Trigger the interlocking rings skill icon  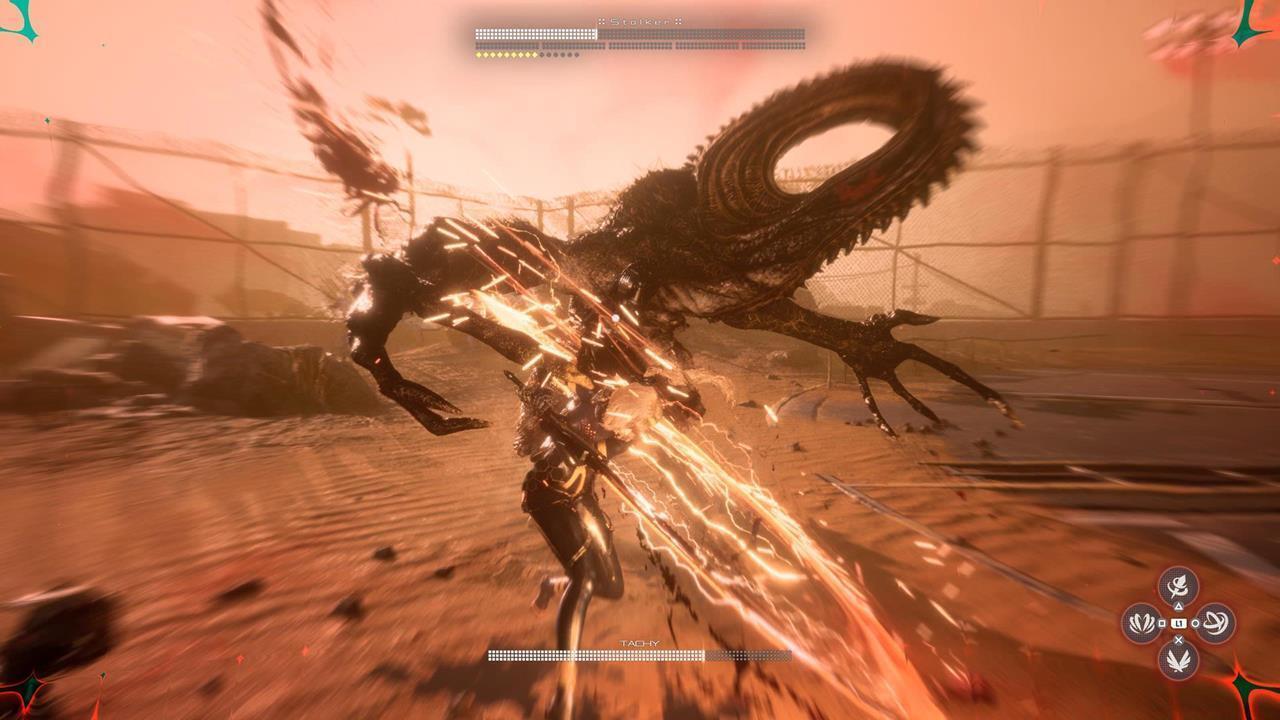click(x=1216, y=623)
